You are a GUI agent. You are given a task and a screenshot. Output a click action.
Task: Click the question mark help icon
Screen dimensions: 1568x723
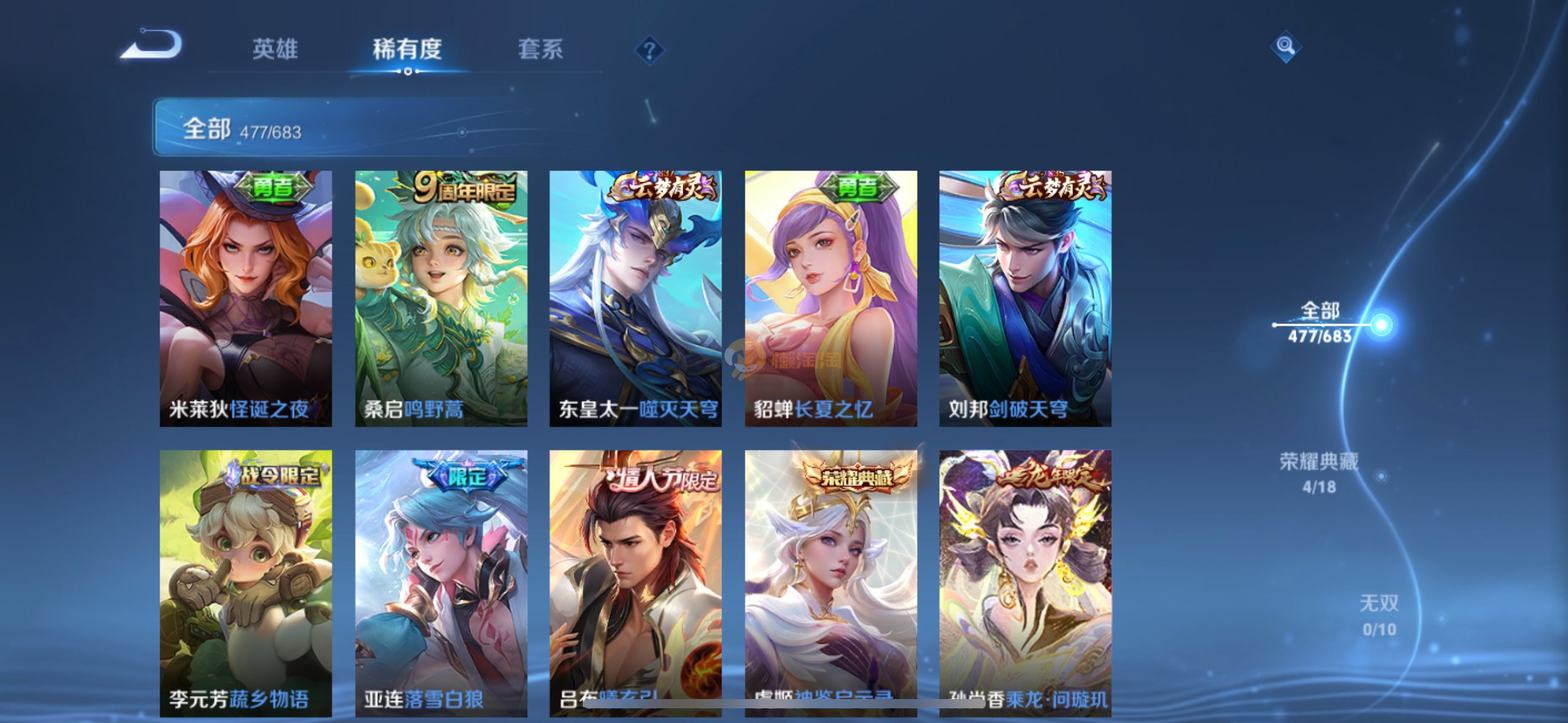(649, 50)
